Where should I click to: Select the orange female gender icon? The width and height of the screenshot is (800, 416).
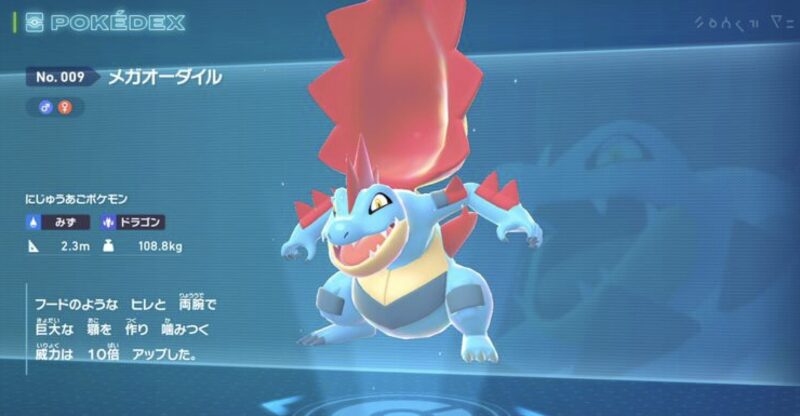click(68, 106)
